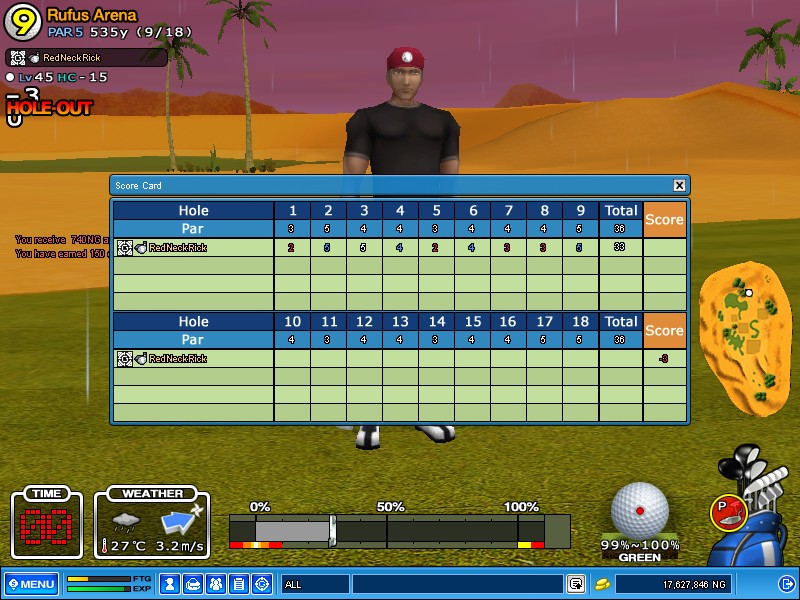Open the group of people icon
This screenshot has height=600, width=800.
click(x=216, y=583)
